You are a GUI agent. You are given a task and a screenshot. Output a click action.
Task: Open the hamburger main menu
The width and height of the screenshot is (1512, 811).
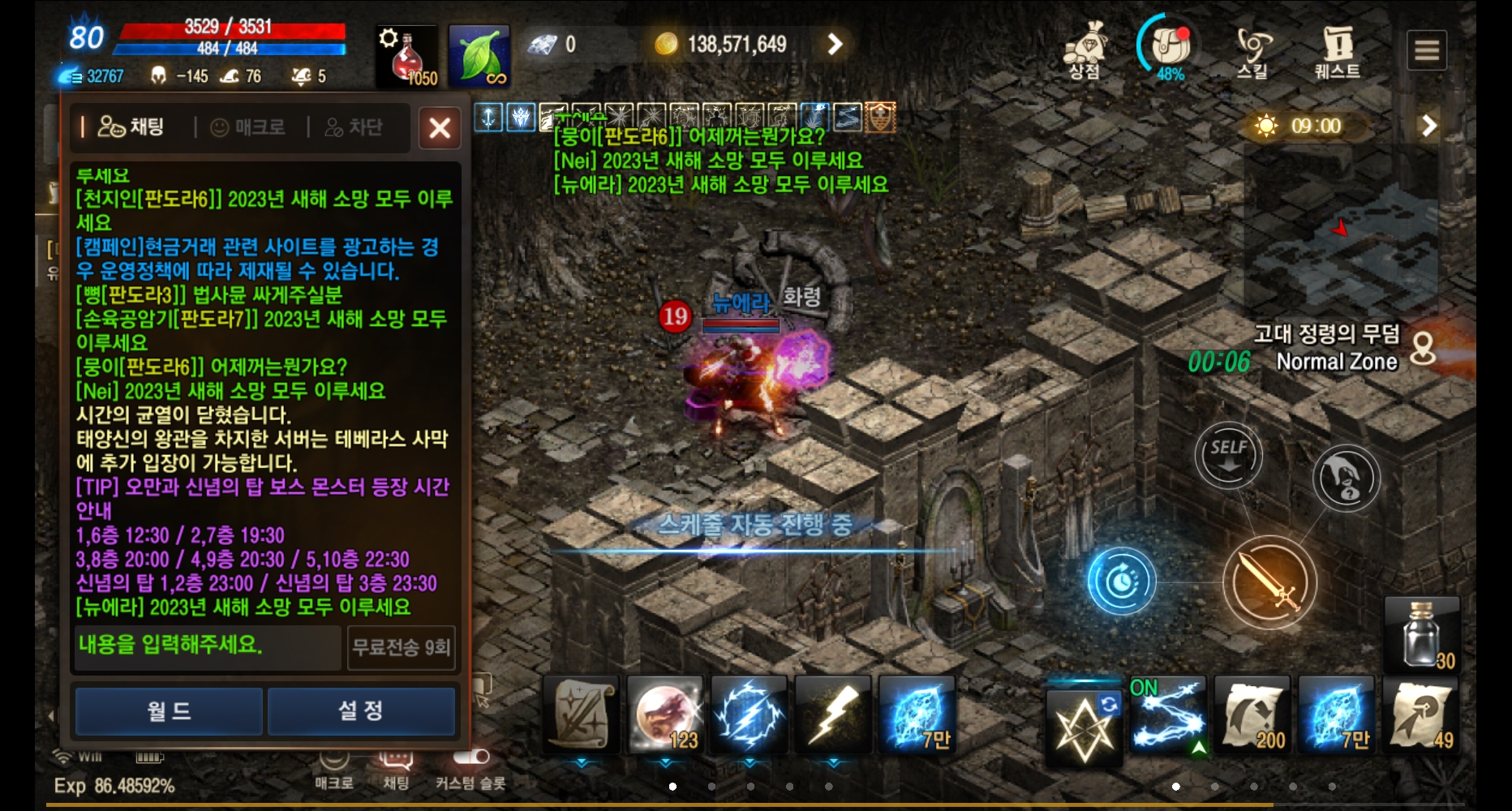[x=1427, y=50]
